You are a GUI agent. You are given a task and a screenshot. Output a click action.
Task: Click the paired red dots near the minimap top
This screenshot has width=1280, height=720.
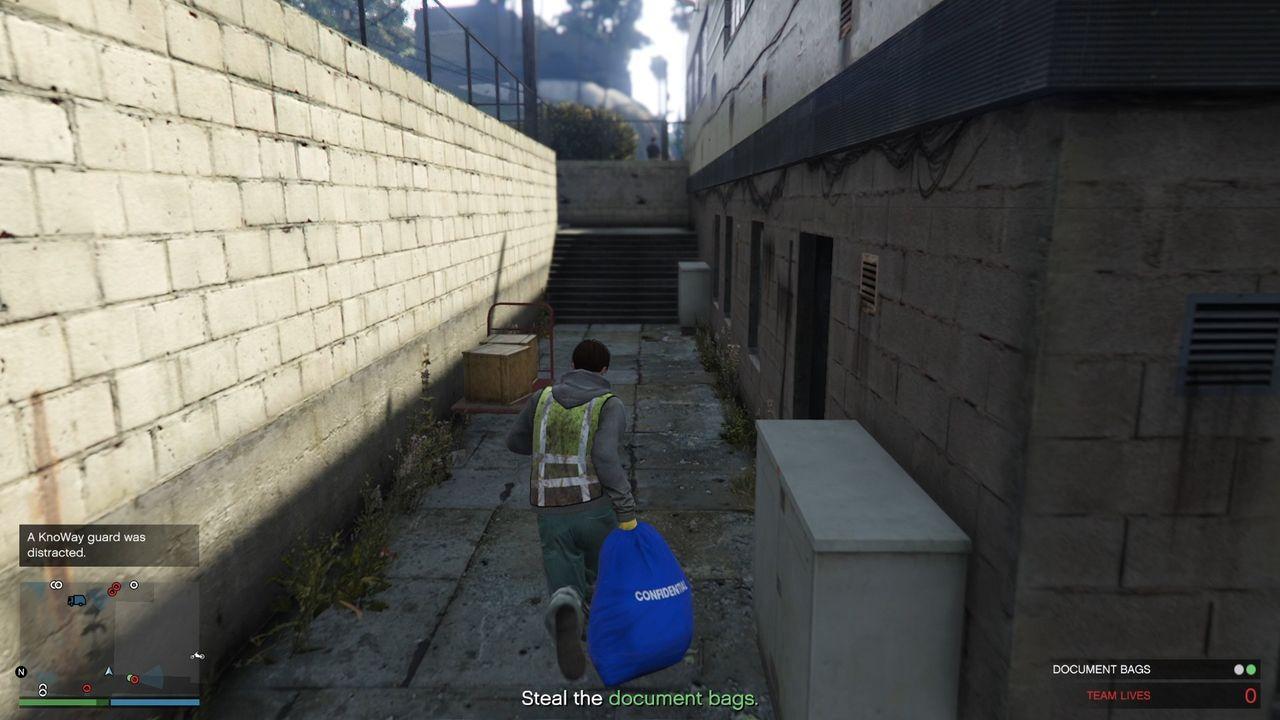(x=114, y=587)
